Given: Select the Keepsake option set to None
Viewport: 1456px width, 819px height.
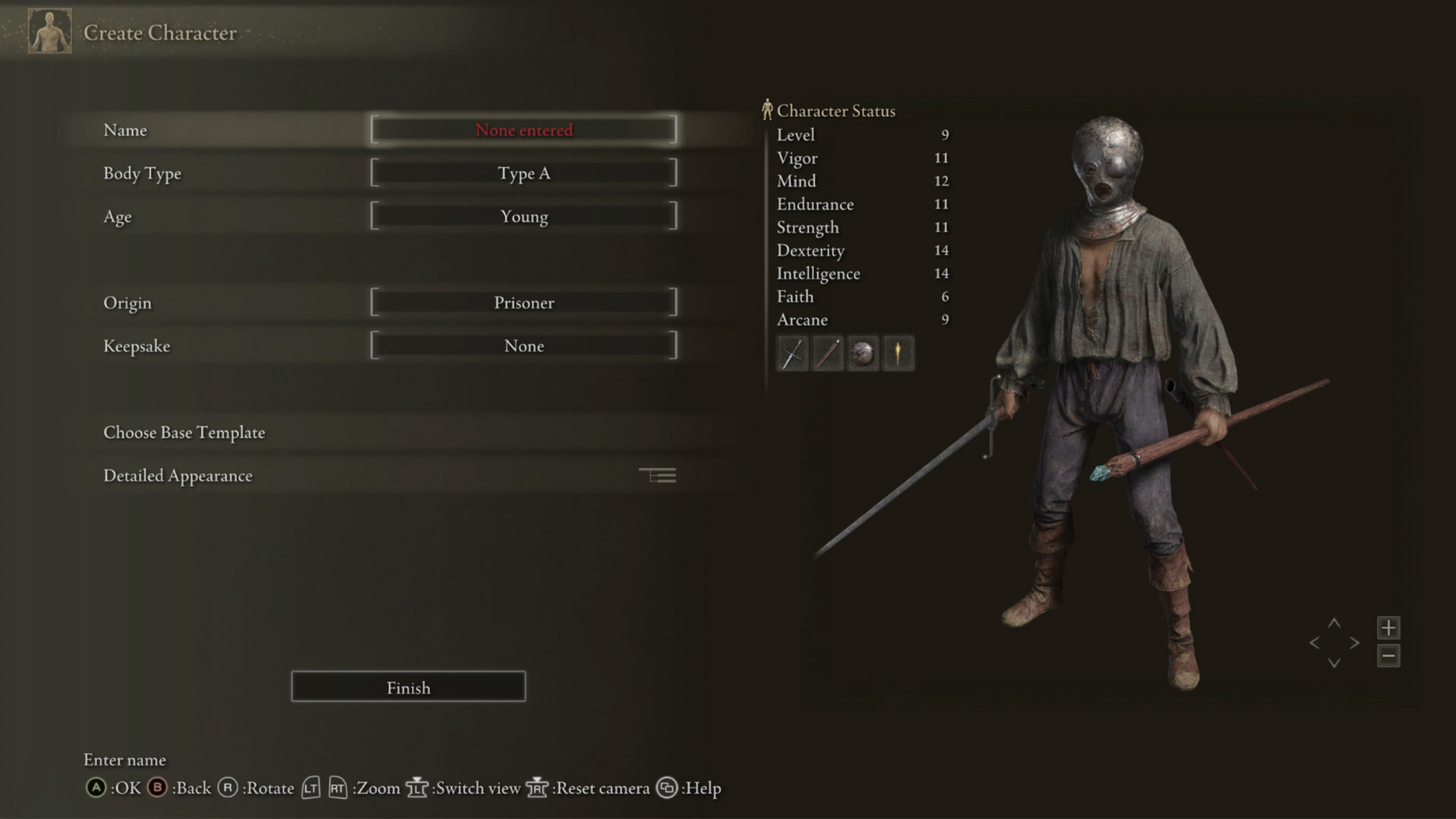Looking at the screenshot, I should pyautogui.click(x=524, y=346).
